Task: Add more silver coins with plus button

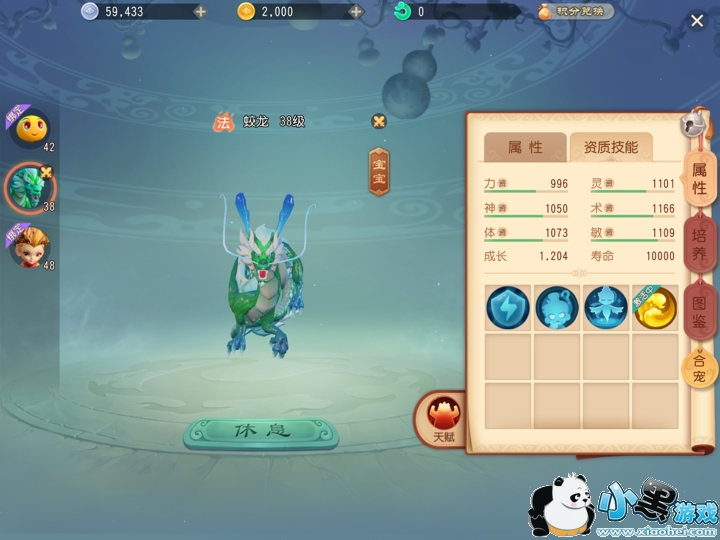Action: pyautogui.click(x=200, y=12)
